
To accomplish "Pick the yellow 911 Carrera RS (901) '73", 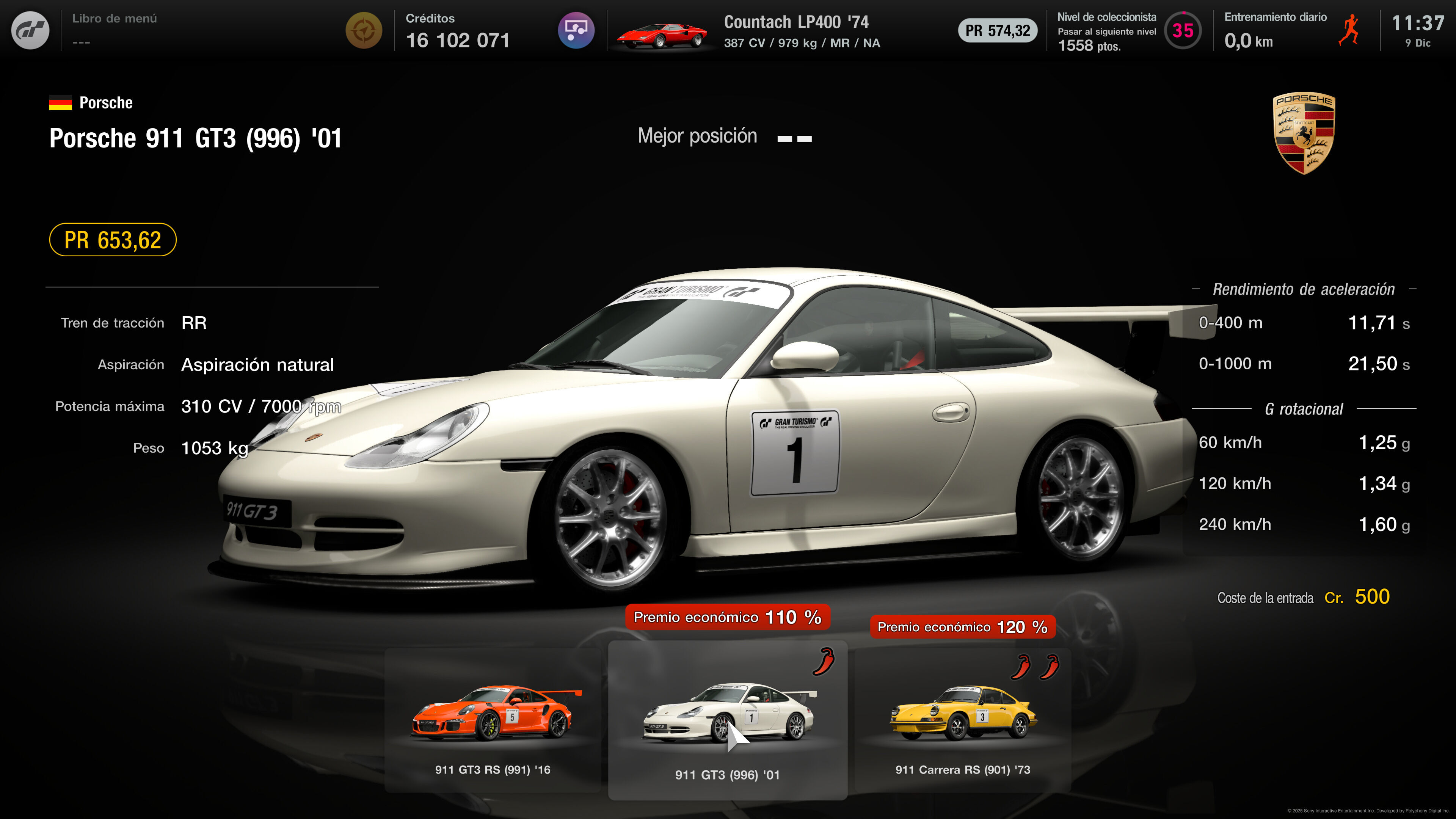I will (963, 721).
